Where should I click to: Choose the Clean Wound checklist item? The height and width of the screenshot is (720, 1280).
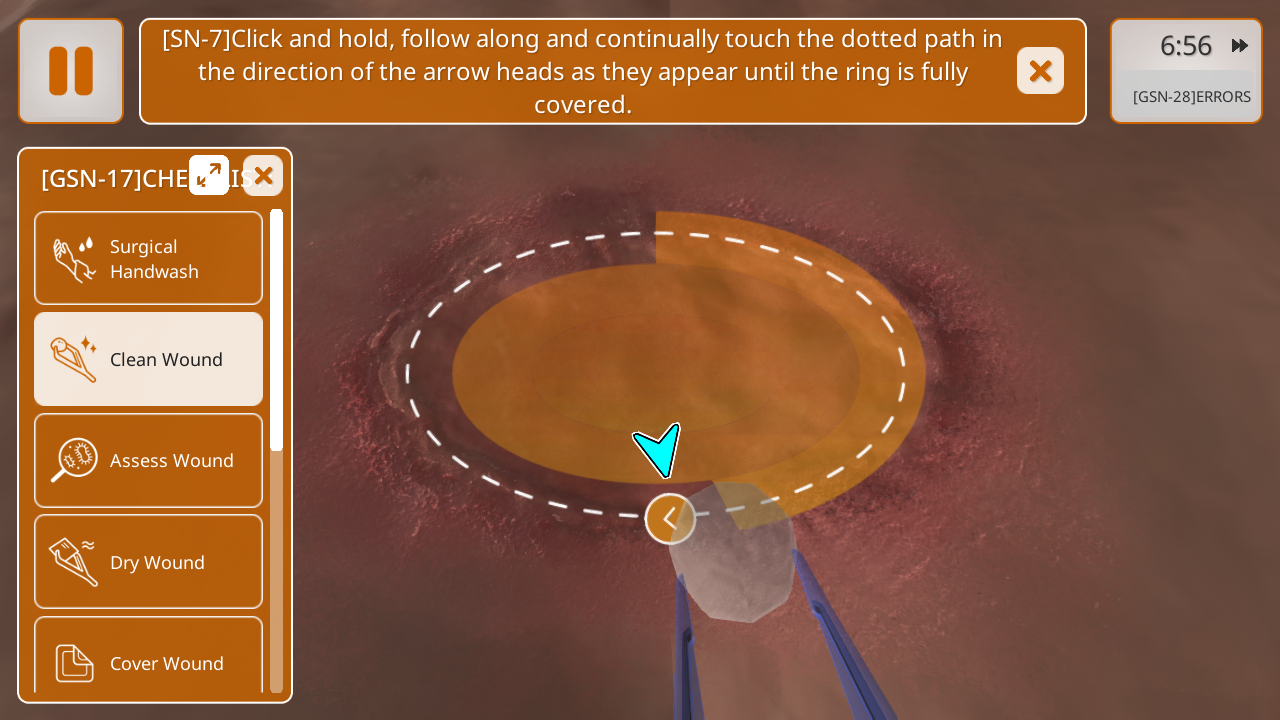pyautogui.click(x=149, y=359)
